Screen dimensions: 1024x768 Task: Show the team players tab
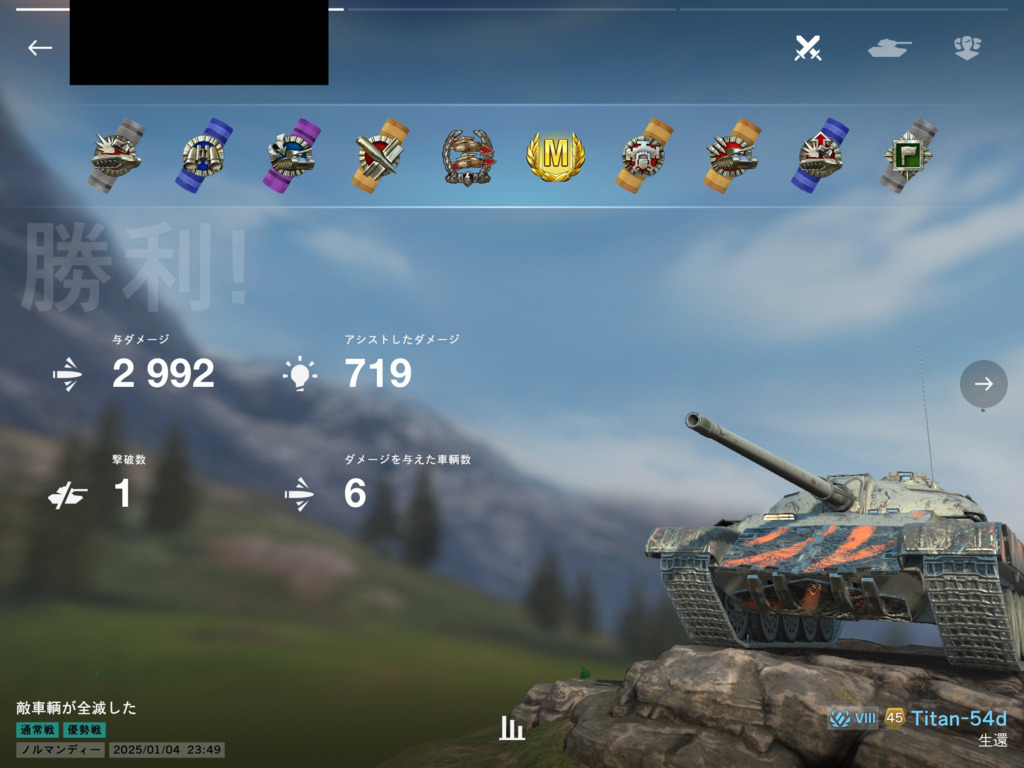pyautogui.click(x=967, y=48)
